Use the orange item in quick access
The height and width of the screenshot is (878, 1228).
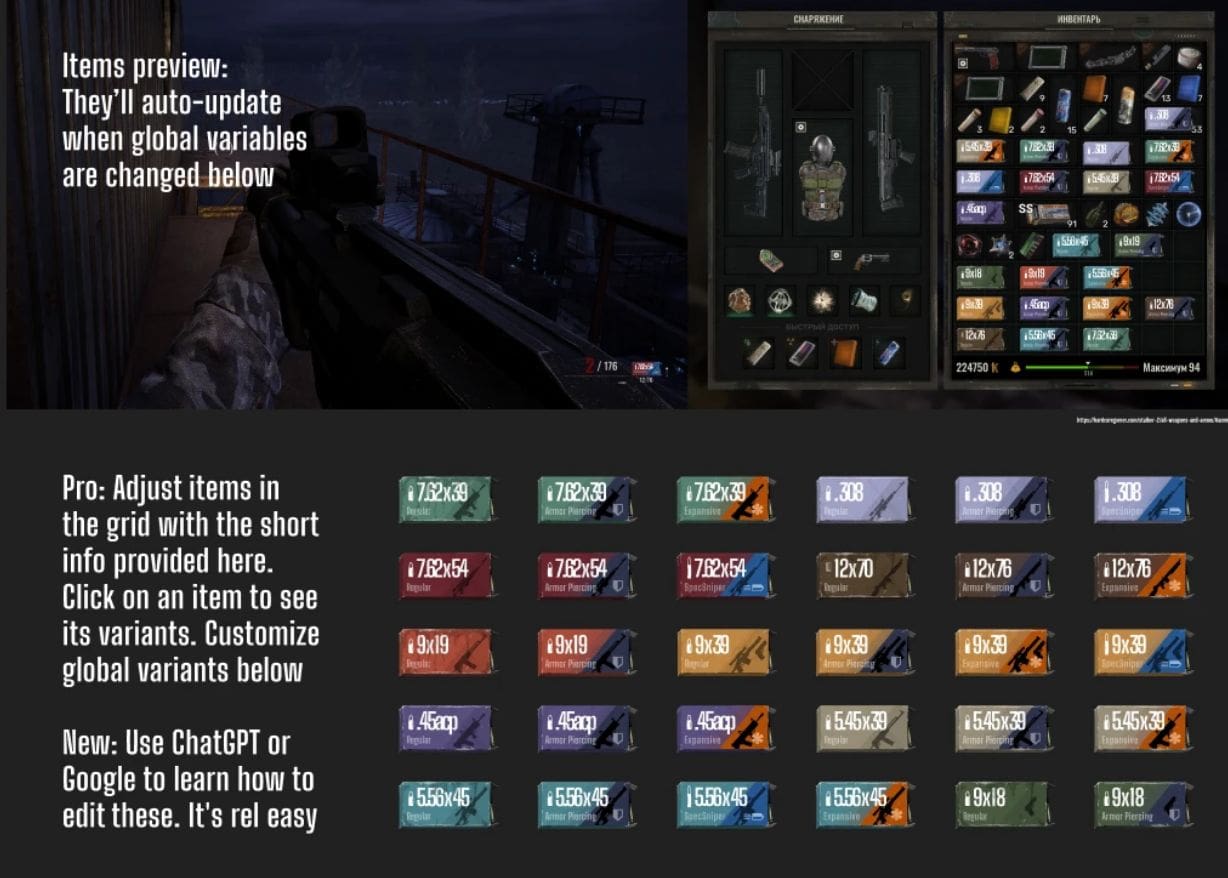coord(846,351)
